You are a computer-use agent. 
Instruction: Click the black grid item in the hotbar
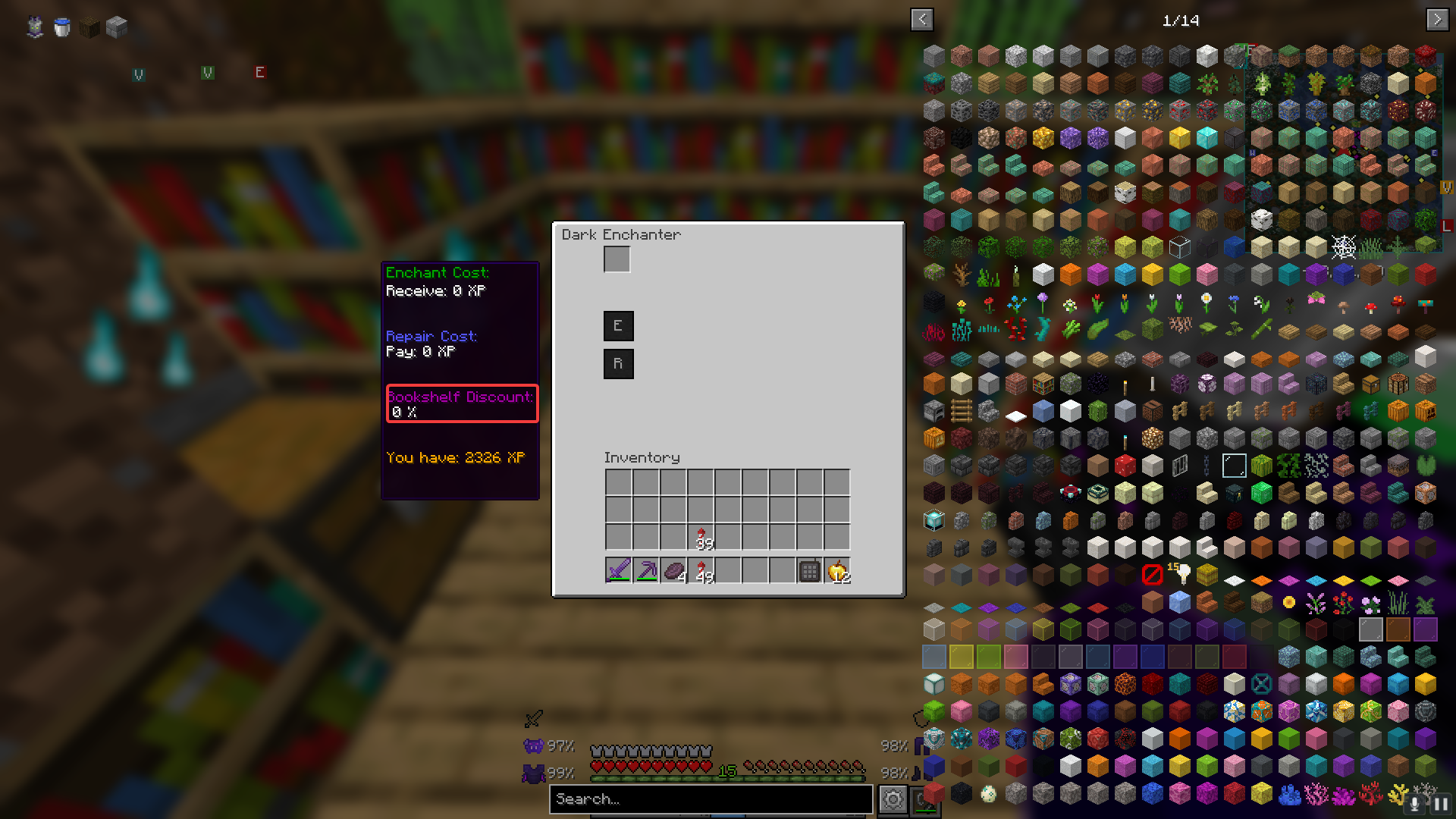point(808,570)
